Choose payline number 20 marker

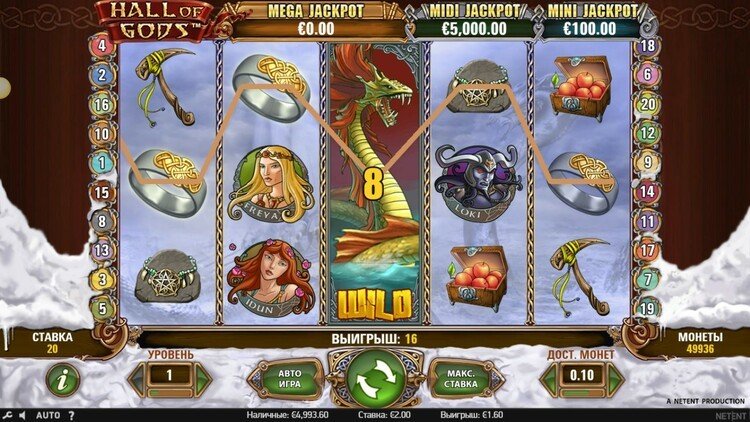[648, 104]
